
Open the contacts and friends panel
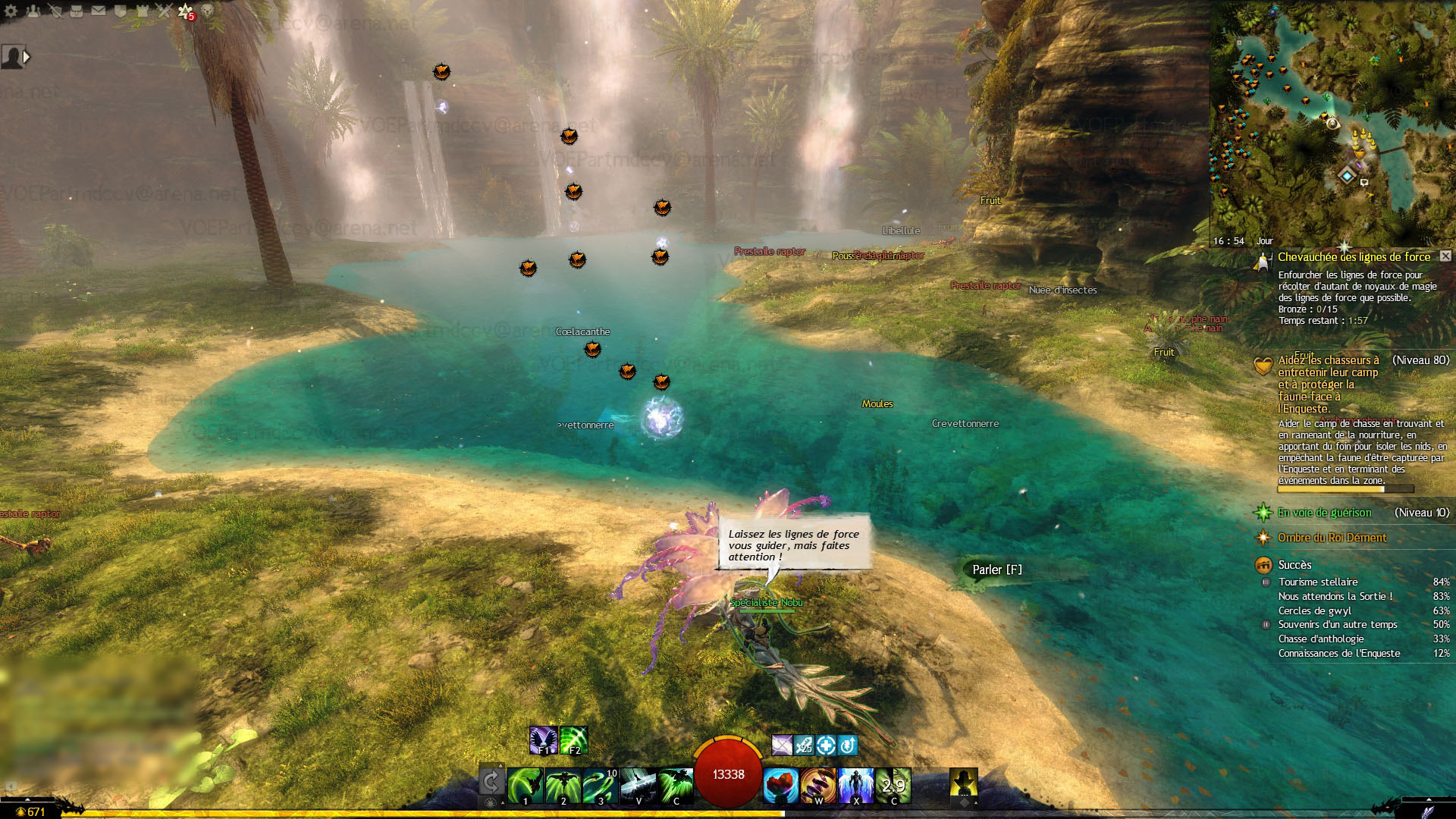tap(33, 11)
